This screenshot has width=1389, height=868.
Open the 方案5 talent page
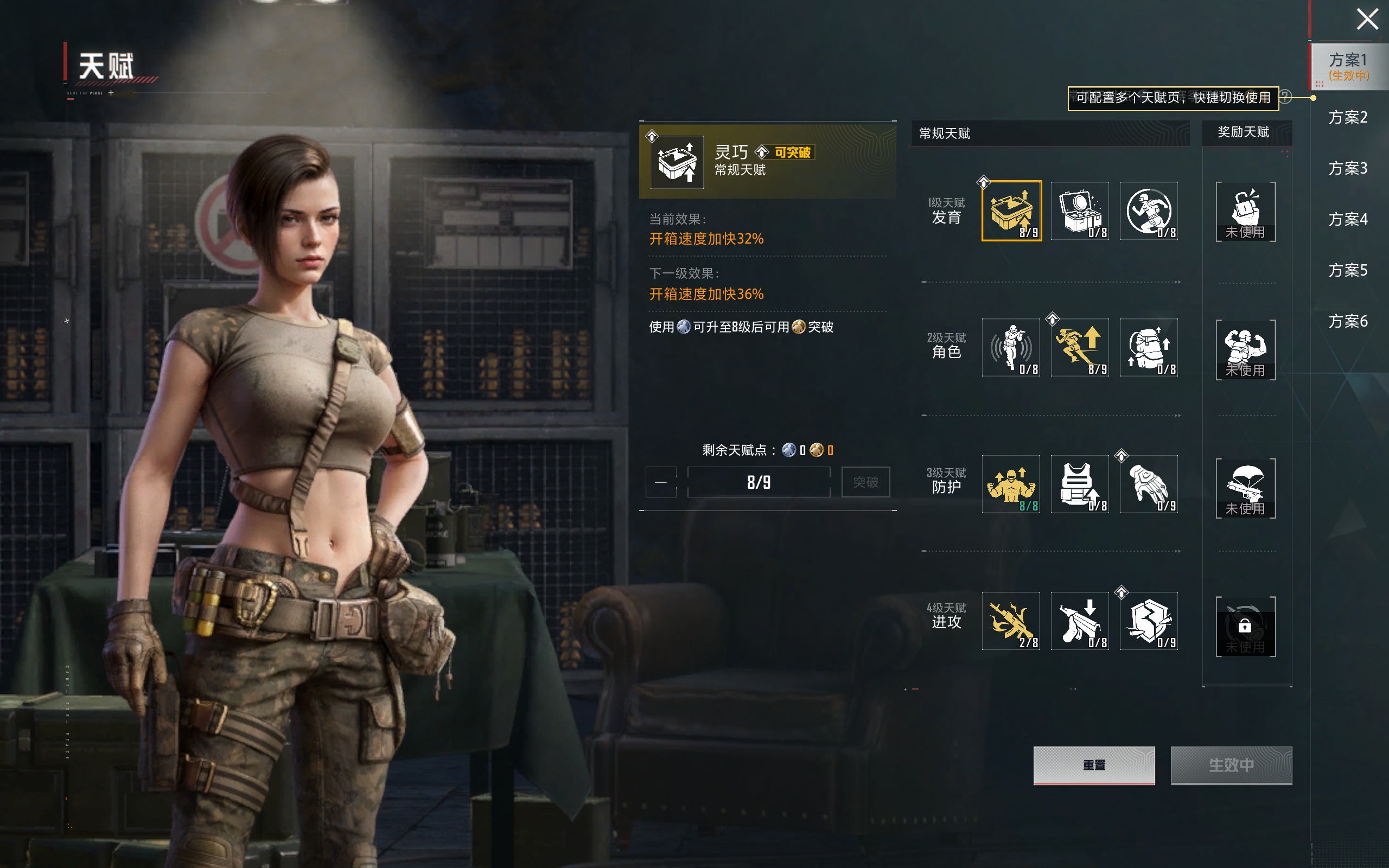tap(1348, 270)
